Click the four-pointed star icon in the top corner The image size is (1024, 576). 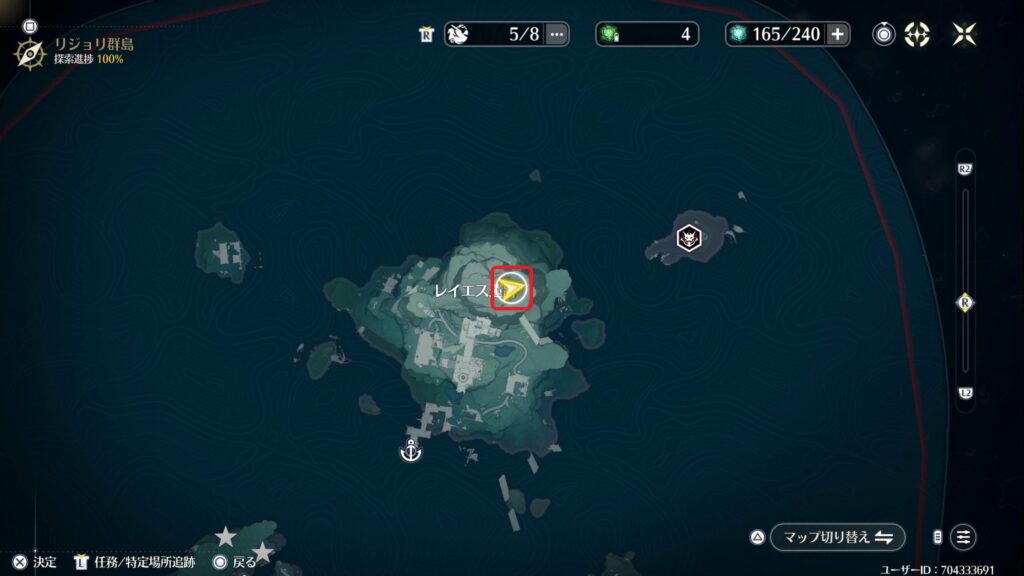(x=964, y=34)
